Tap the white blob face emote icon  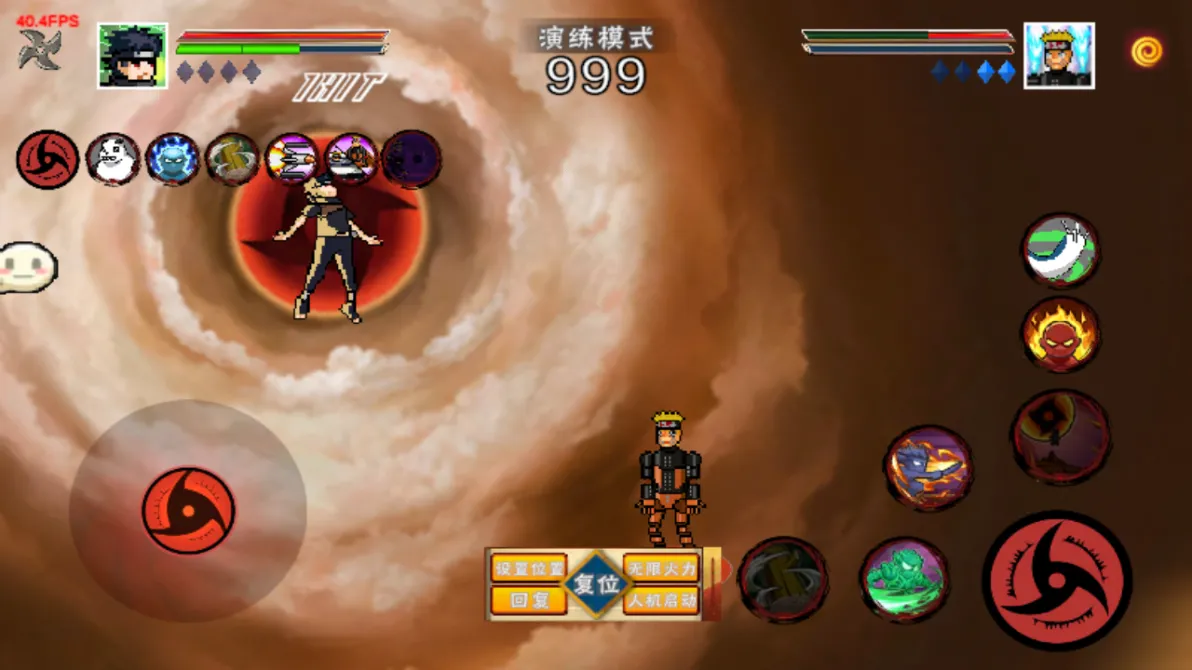coord(28,266)
